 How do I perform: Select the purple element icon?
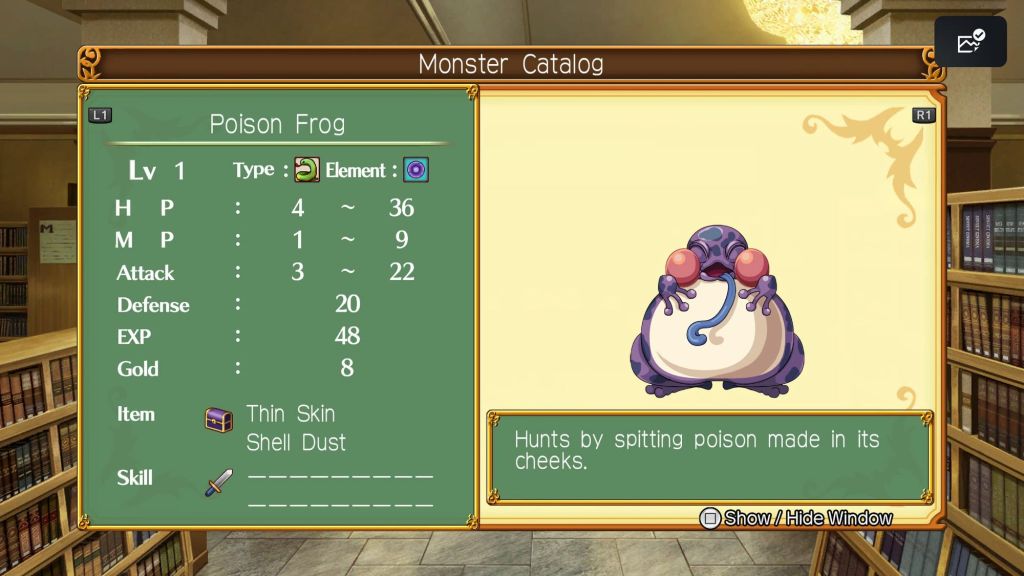(416, 170)
